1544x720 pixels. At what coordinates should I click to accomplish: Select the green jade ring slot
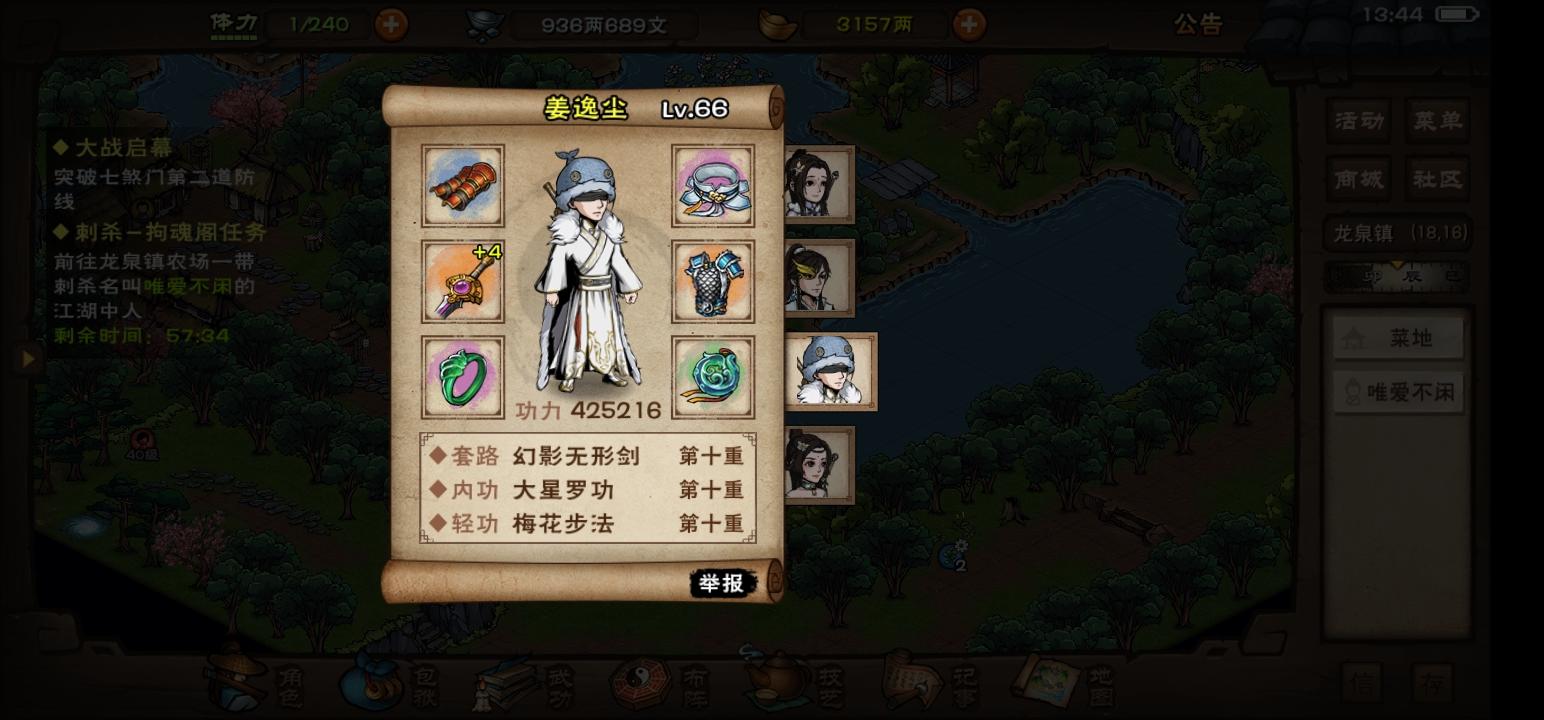[462, 380]
